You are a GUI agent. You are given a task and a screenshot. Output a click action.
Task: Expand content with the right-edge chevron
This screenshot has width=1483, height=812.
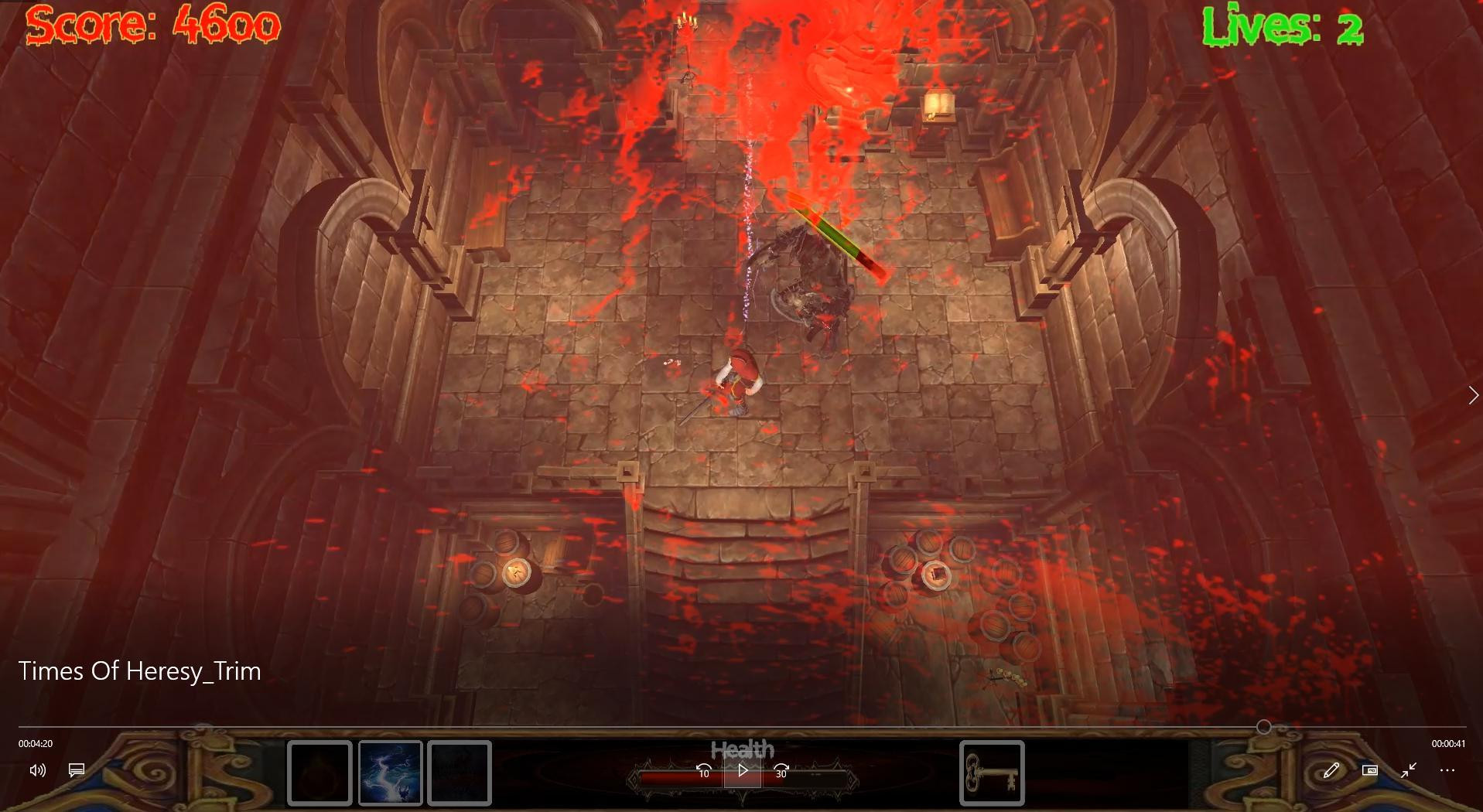tap(1472, 395)
